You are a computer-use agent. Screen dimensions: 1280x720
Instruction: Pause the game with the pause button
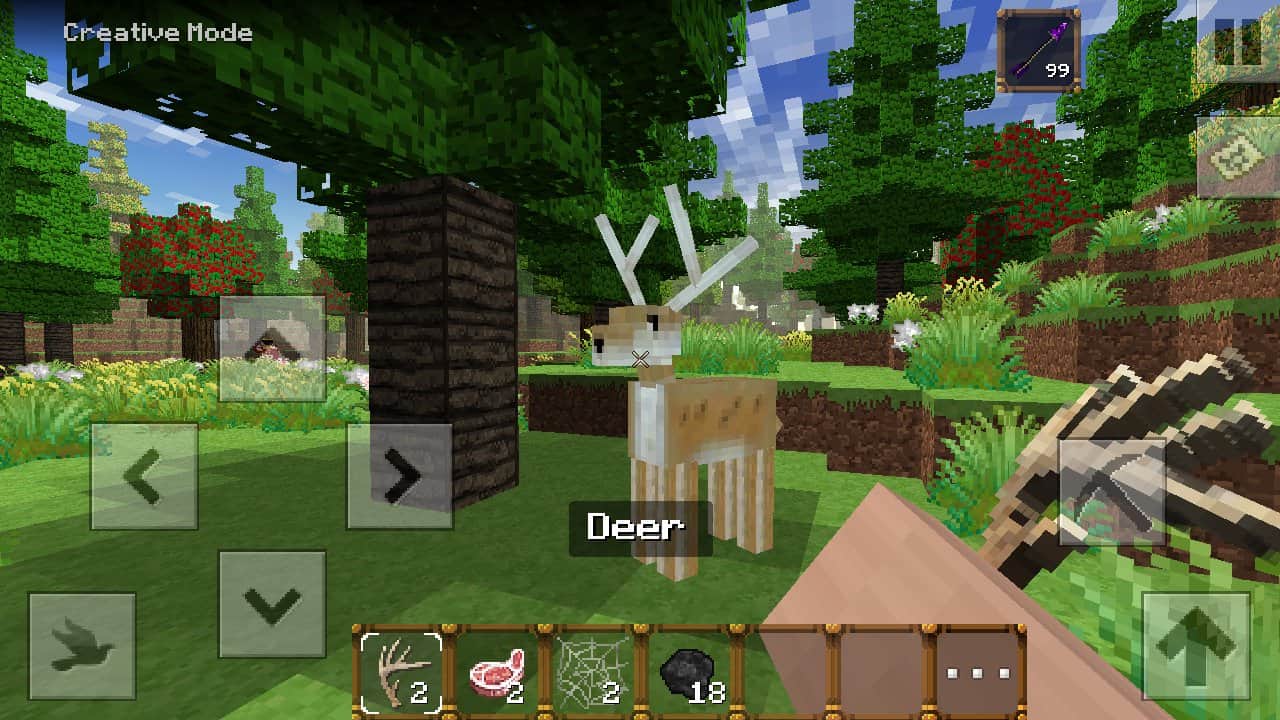pyautogui.click(x=1238, y=44)
